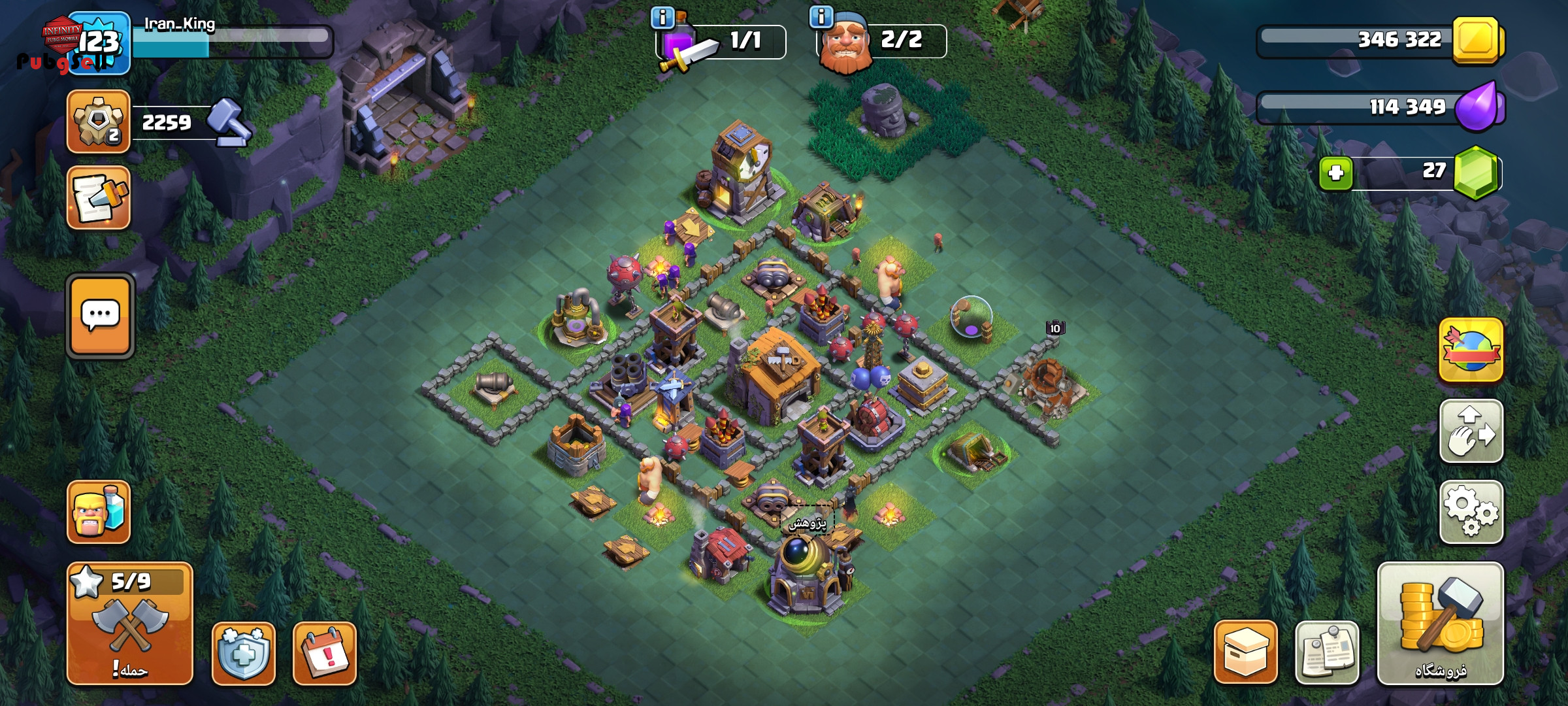The height and width of the screenshot is (706, 1568).
Task: Tap the gold coin resource icon
Action: (x=1478, y=41)
